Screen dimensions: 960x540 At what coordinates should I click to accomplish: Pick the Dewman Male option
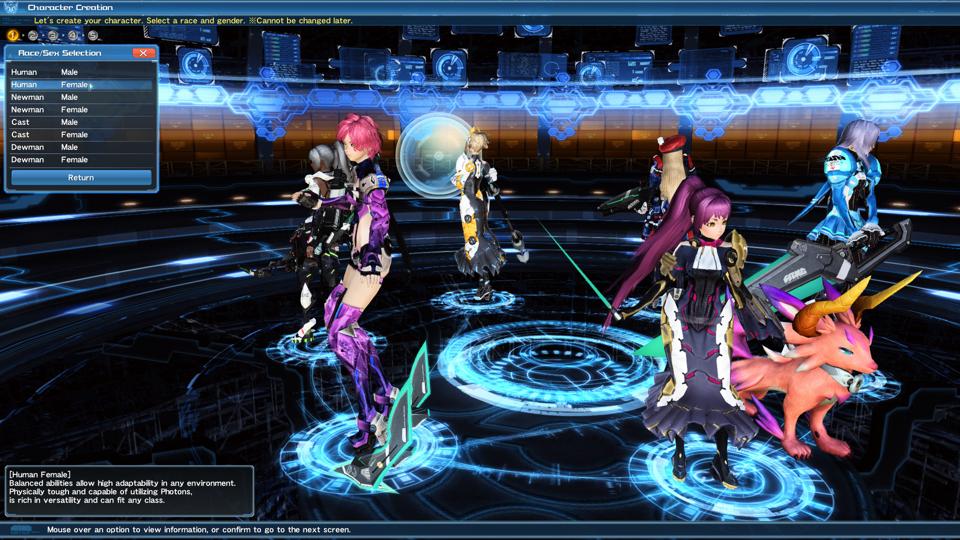[x=80, y=147]
